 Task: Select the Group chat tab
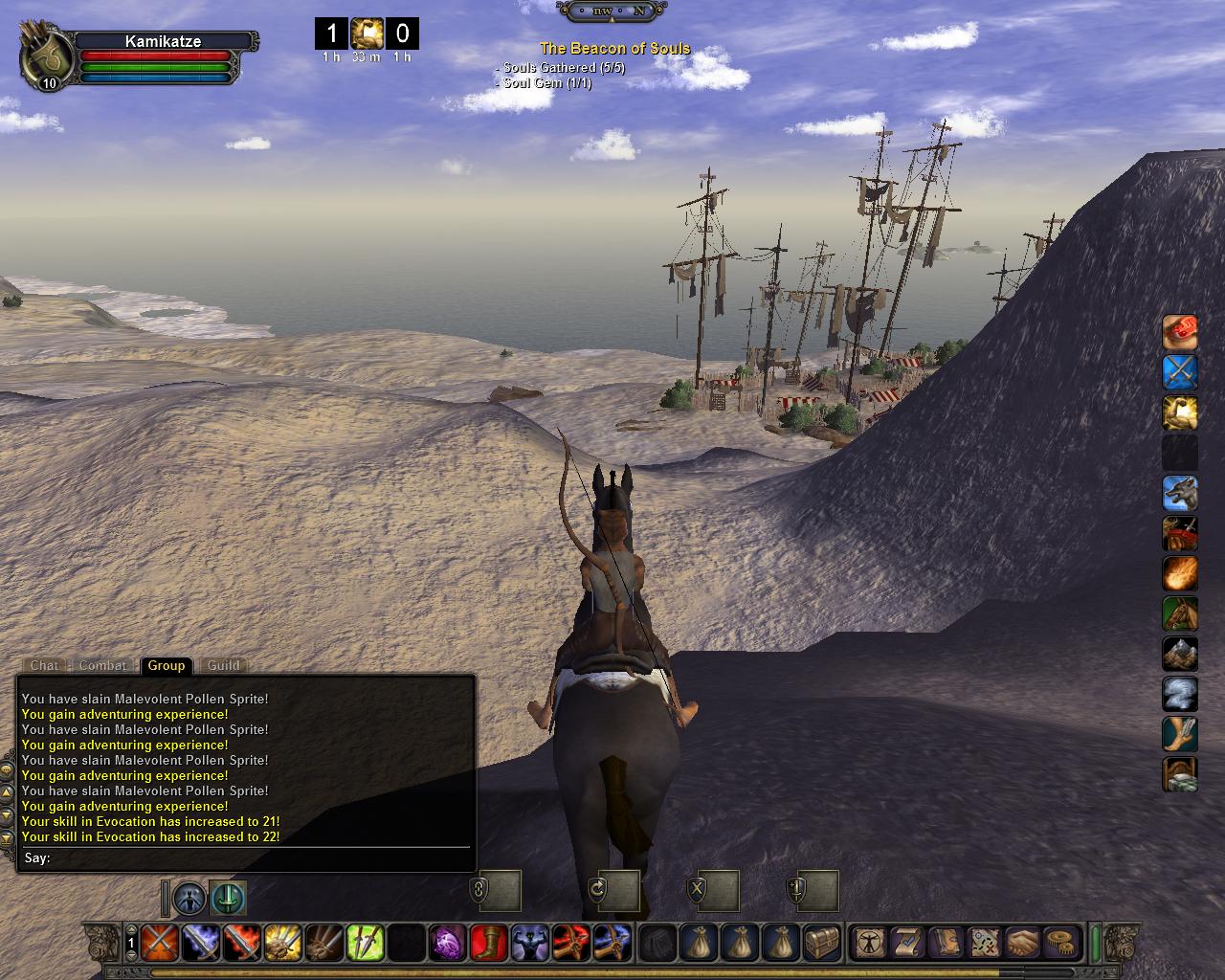click(x=166, y=665)
